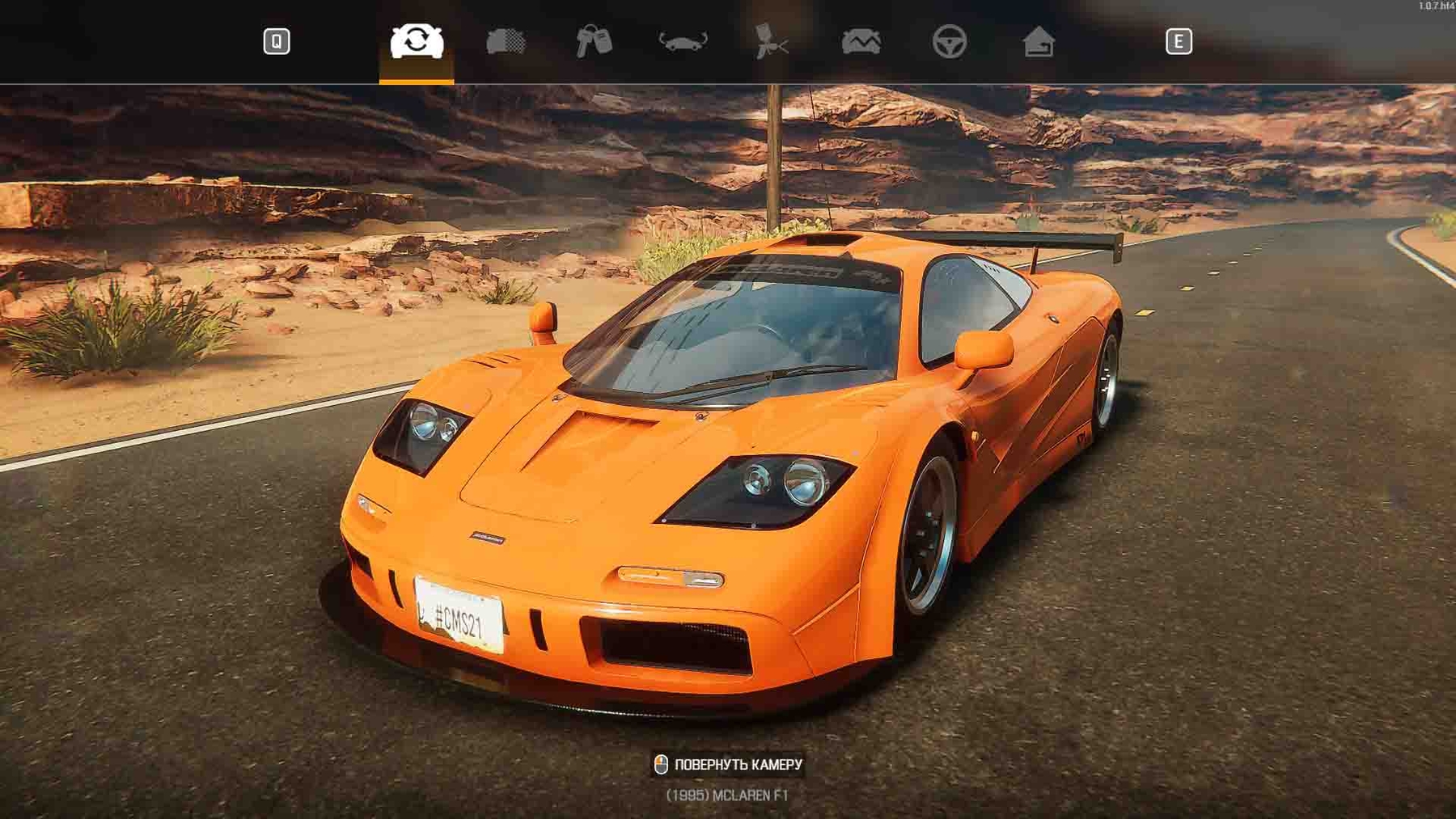Select the steering wheel tab
1456x819 pixels.
coord(949,41)
